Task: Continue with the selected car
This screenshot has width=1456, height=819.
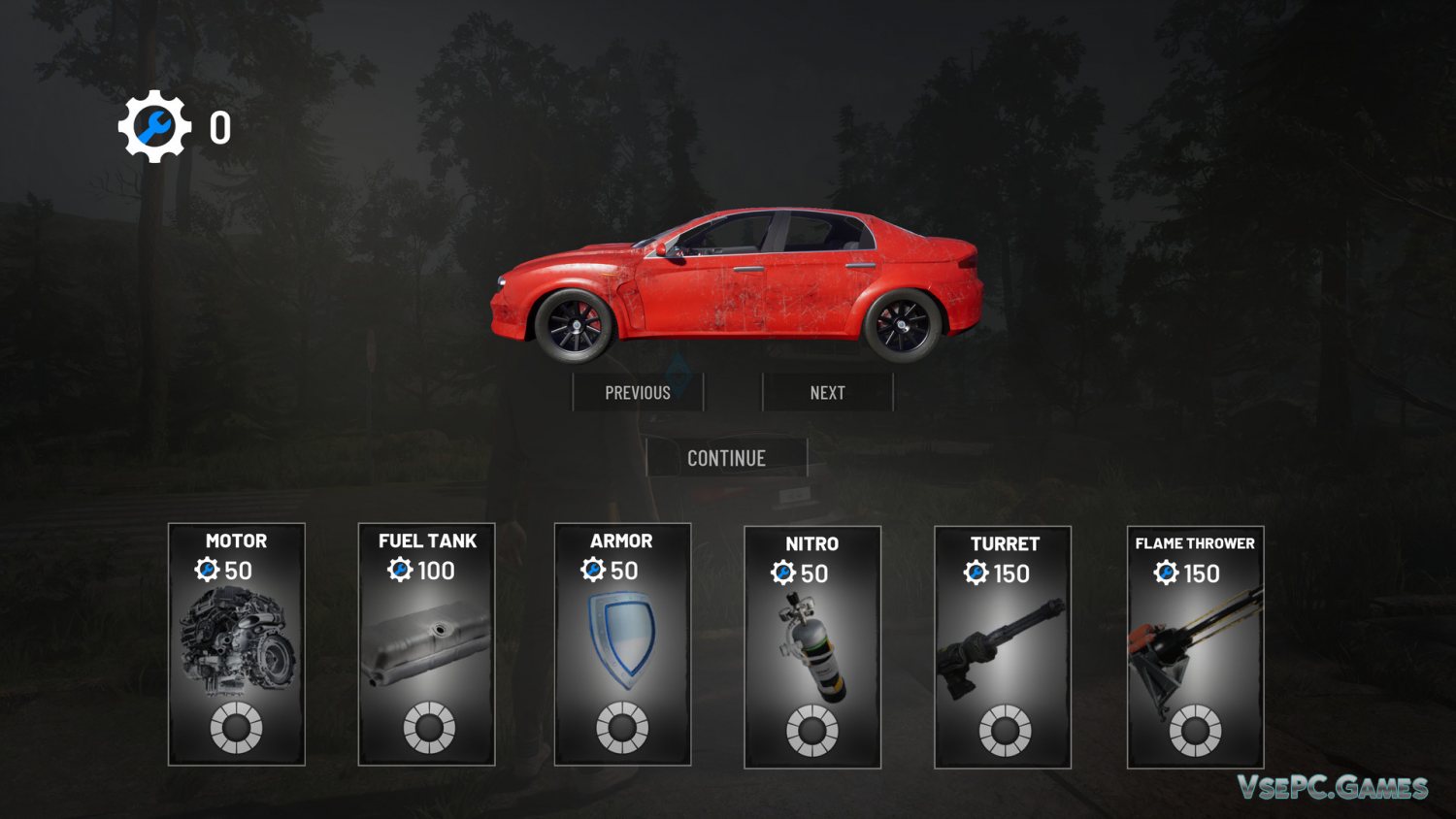Action: (x=726, y=458)
